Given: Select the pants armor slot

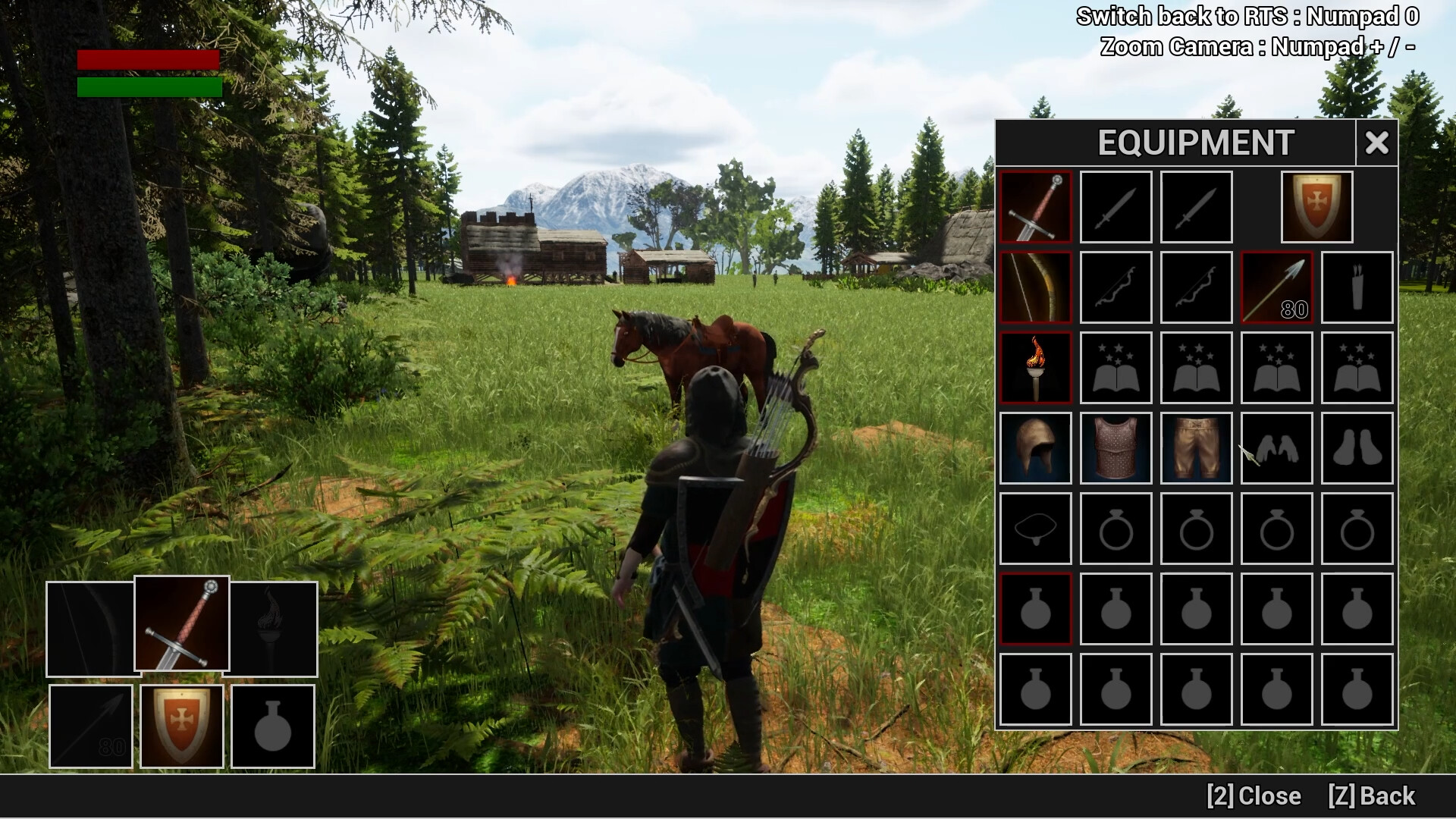Looking at the screenshot, I should coord(1196,447).
